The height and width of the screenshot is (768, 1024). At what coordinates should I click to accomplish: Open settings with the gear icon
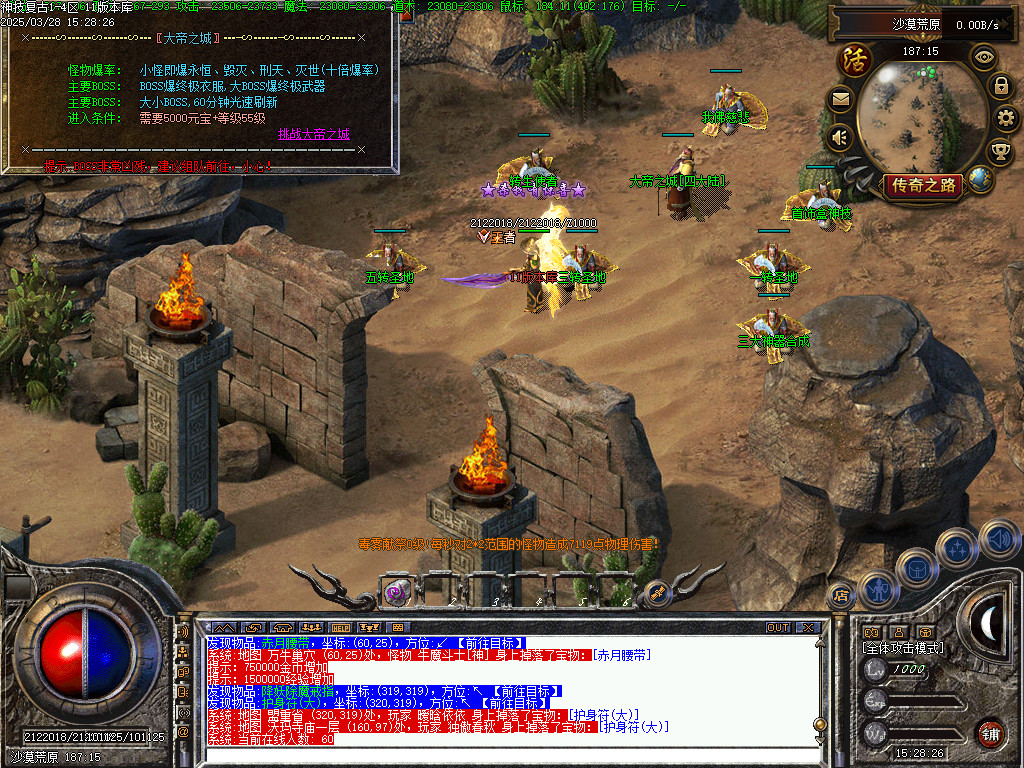(x=1005, y=118)
